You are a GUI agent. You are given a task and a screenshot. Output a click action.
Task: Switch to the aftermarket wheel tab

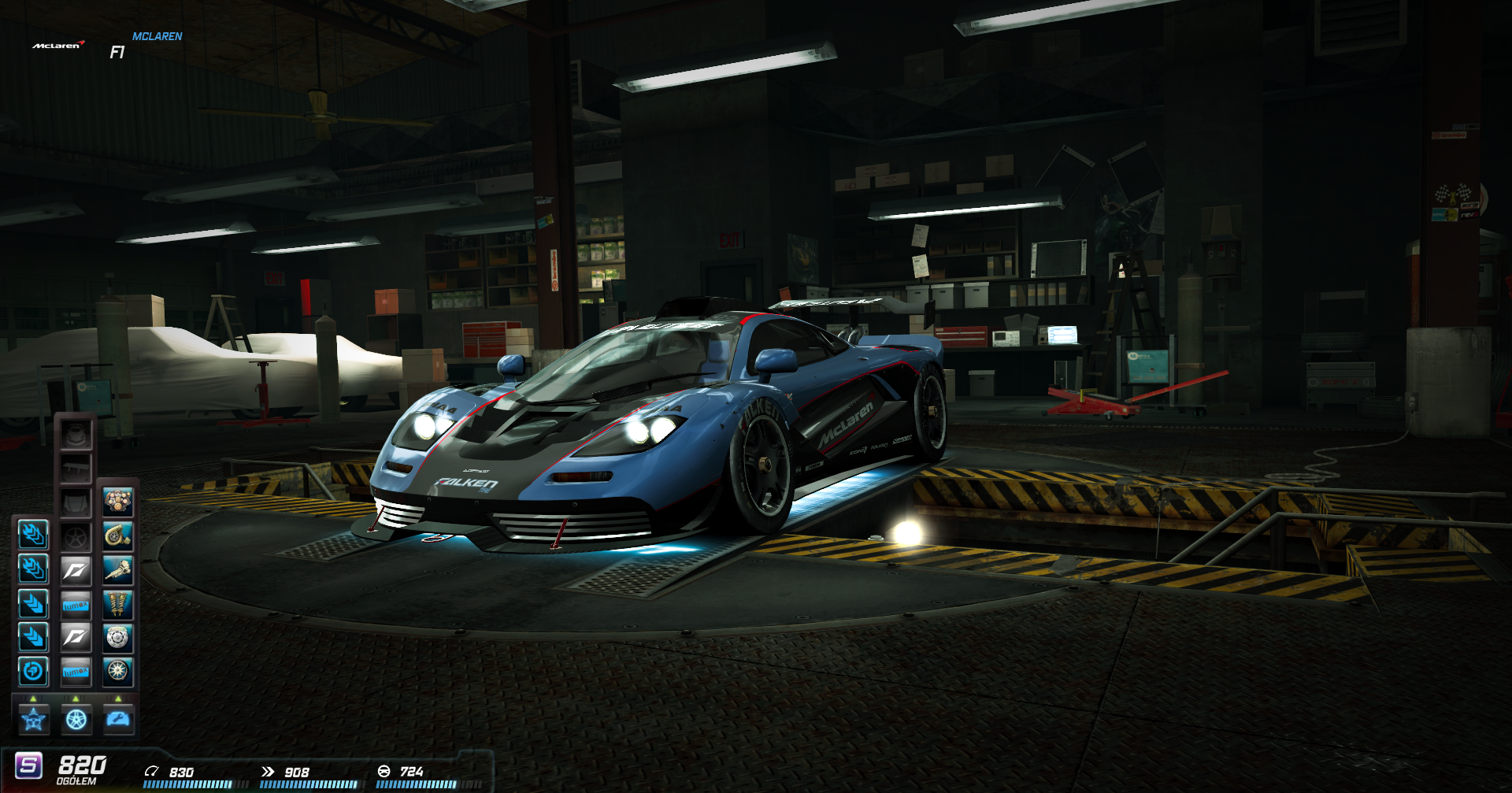coord(76,719)
